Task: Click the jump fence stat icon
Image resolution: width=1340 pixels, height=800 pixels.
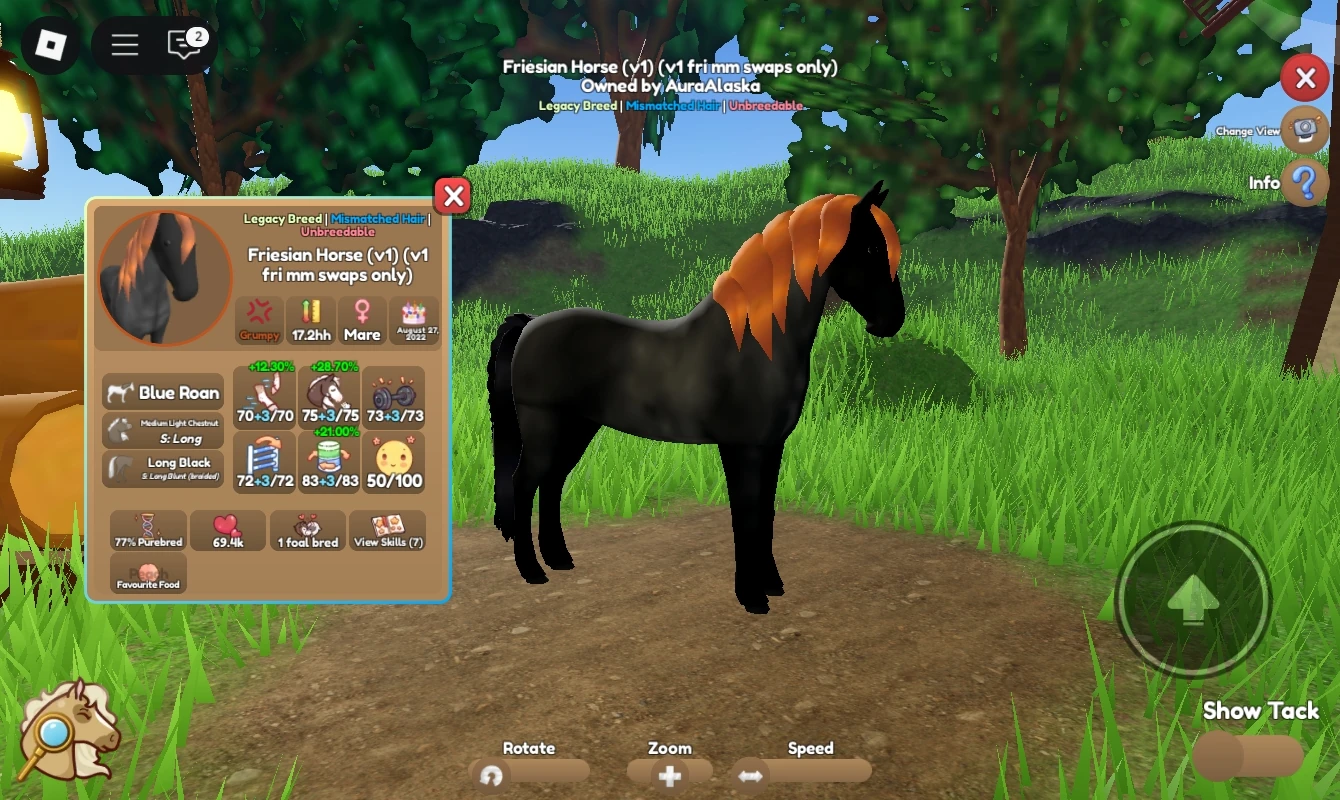Action: point(263,455)
